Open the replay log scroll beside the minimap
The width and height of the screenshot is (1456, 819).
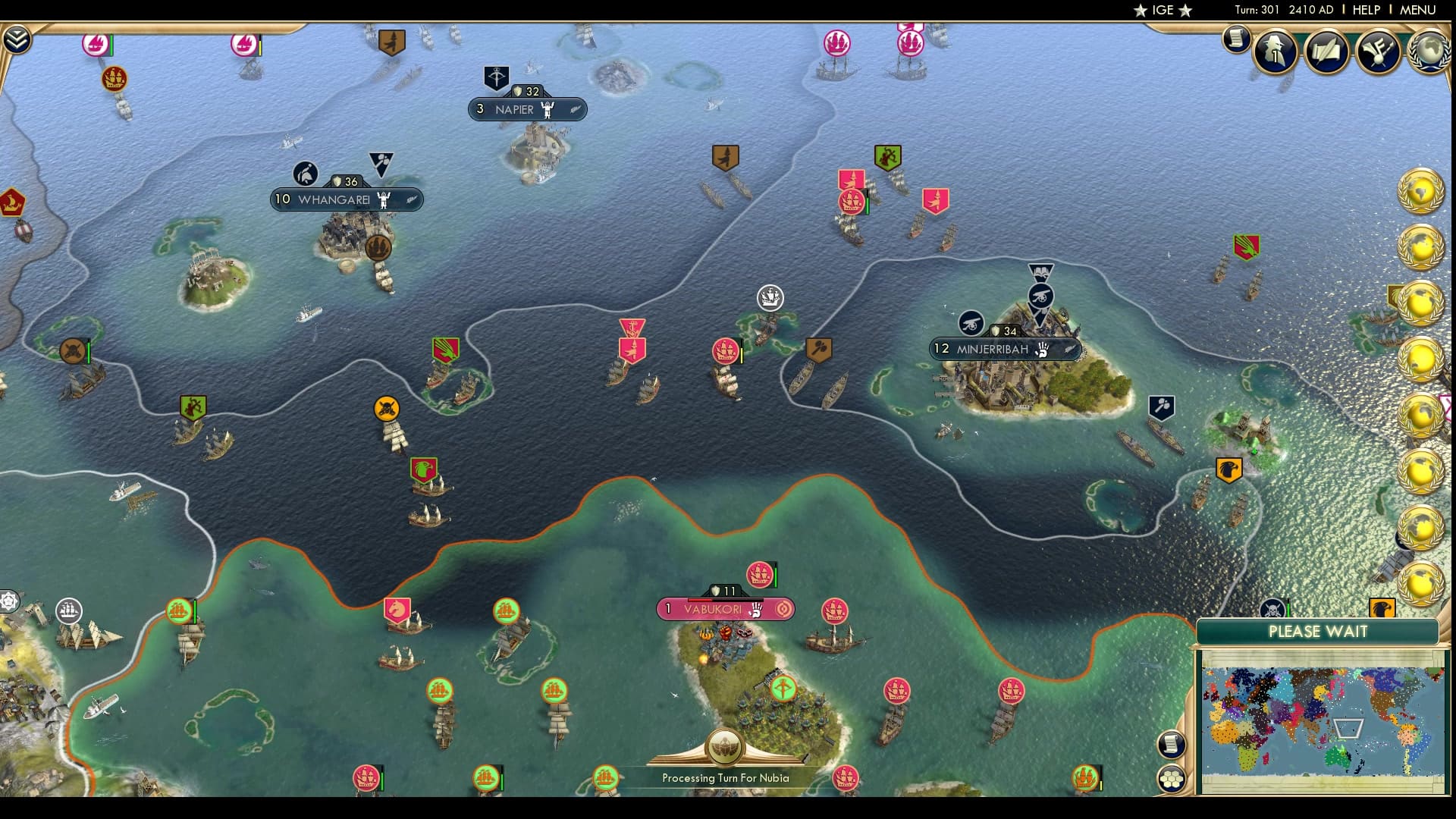click(x=1172, y=746)
